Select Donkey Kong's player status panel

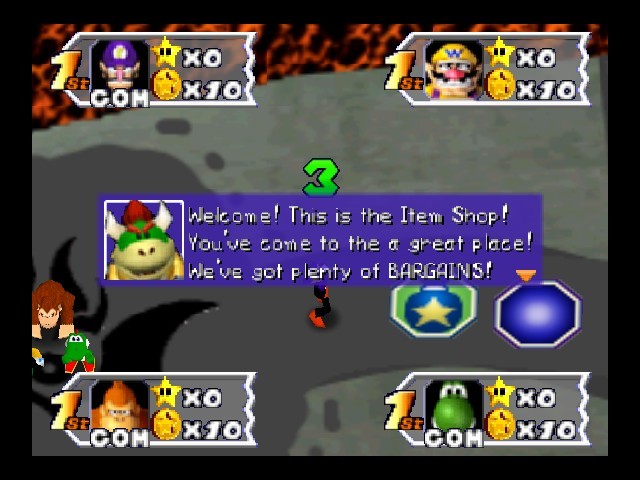click(x=155, y=409)
